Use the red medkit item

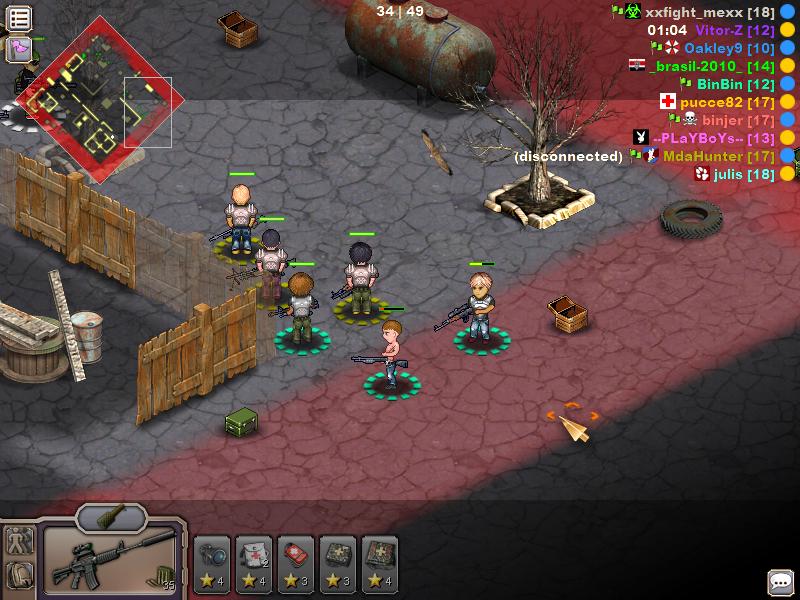(x=297, y=562)
